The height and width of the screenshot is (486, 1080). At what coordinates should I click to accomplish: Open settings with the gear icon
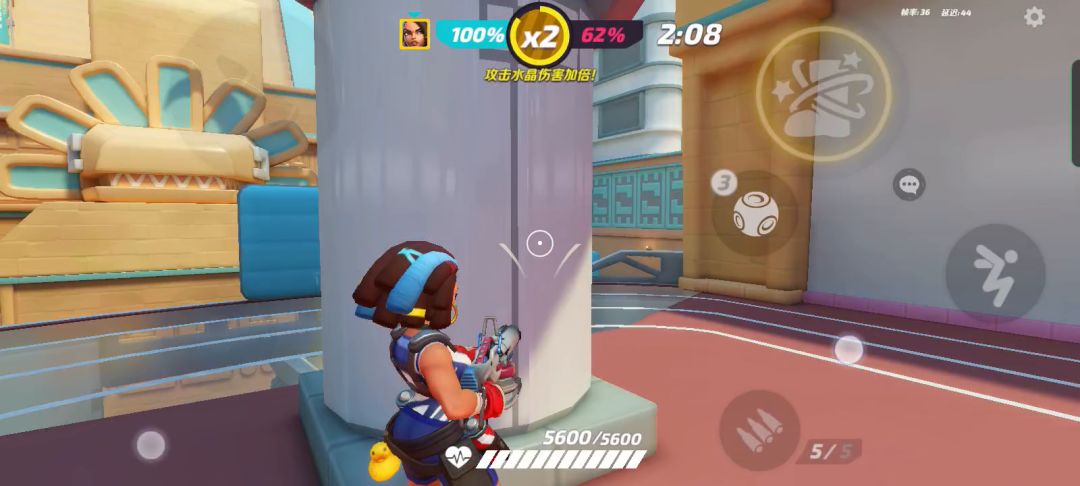click(x=1034, y=17)
